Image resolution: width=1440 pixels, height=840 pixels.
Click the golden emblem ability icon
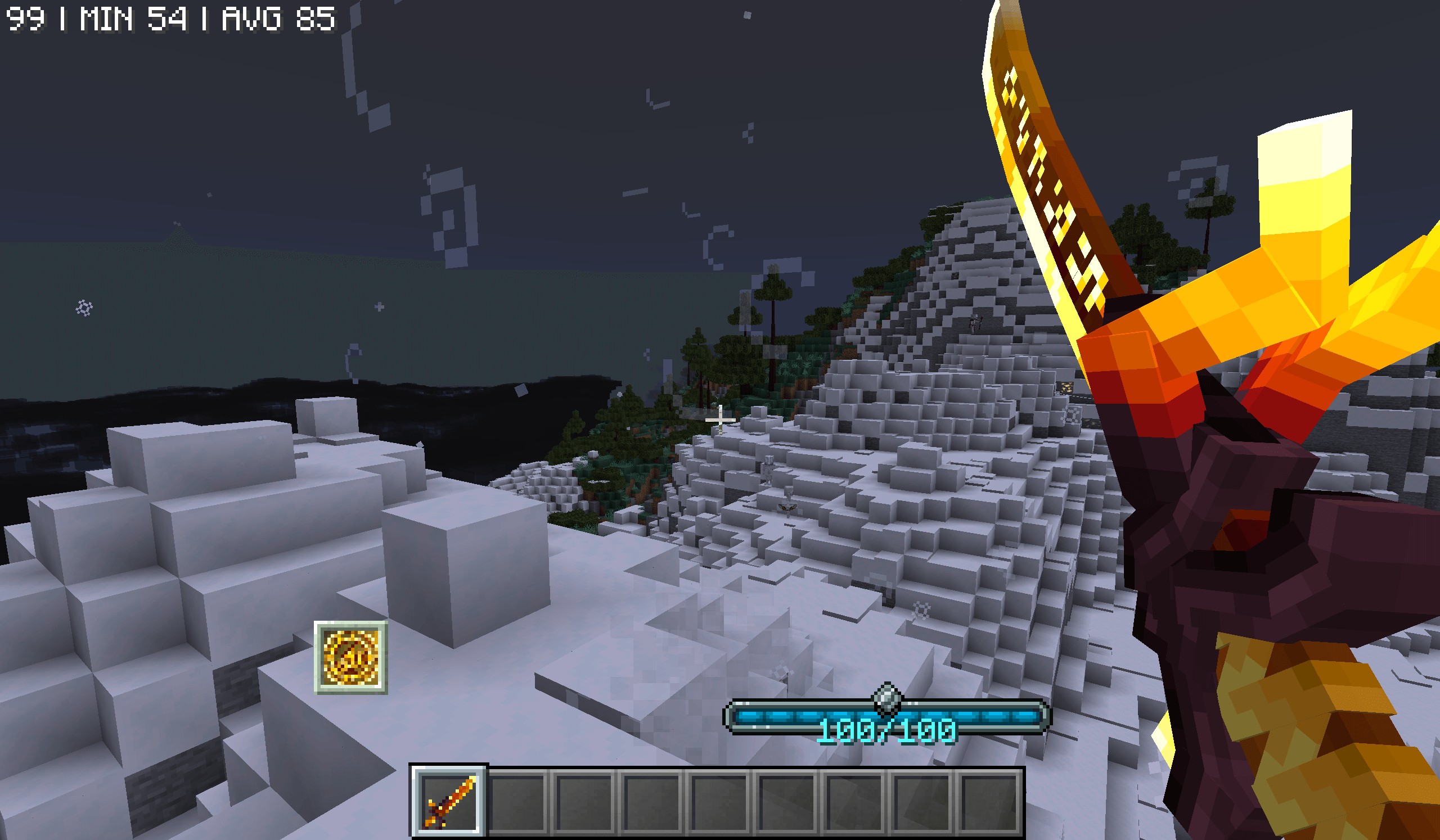click(x=350, y=658)
